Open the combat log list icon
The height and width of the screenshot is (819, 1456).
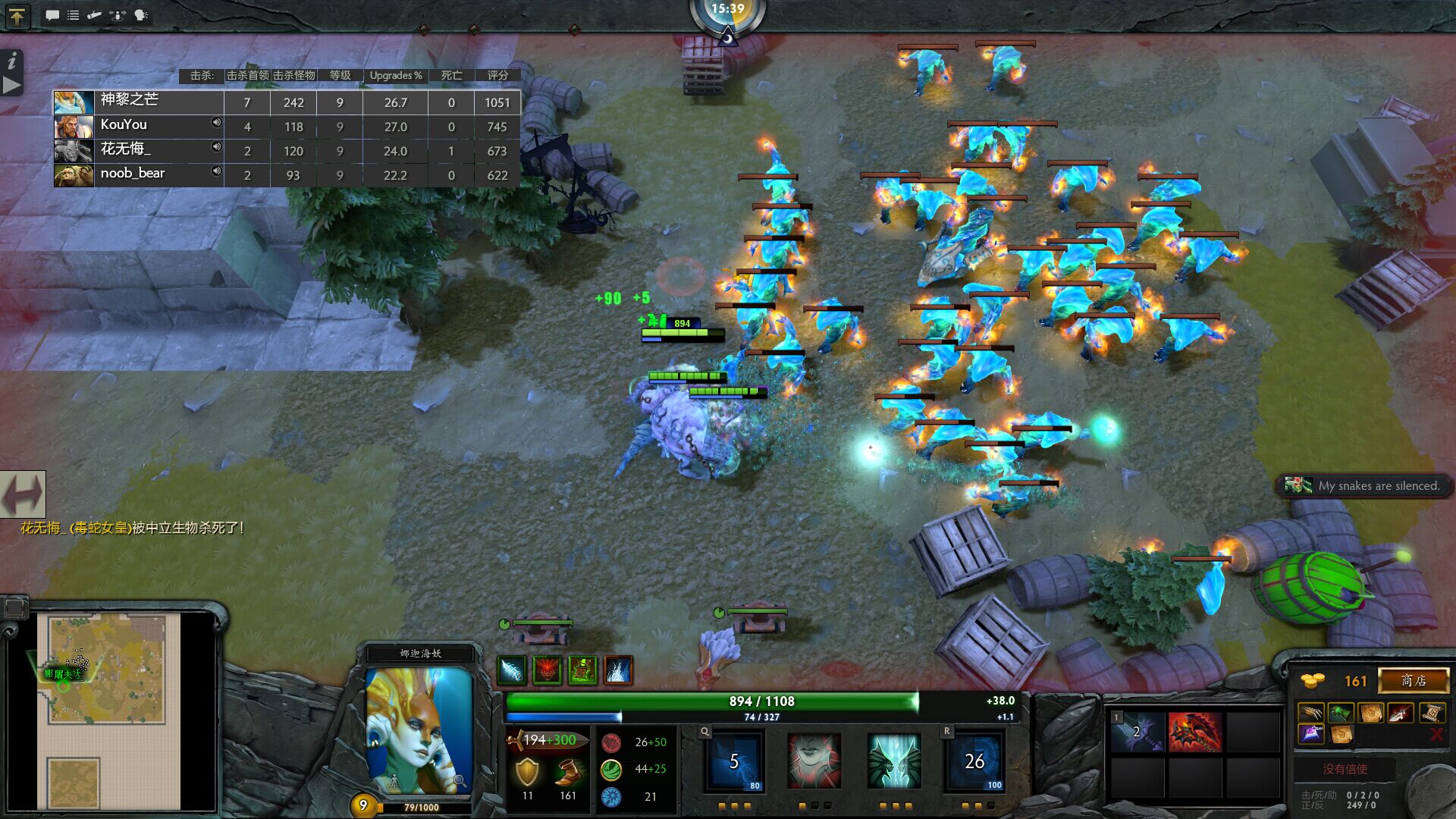(72, 14)
